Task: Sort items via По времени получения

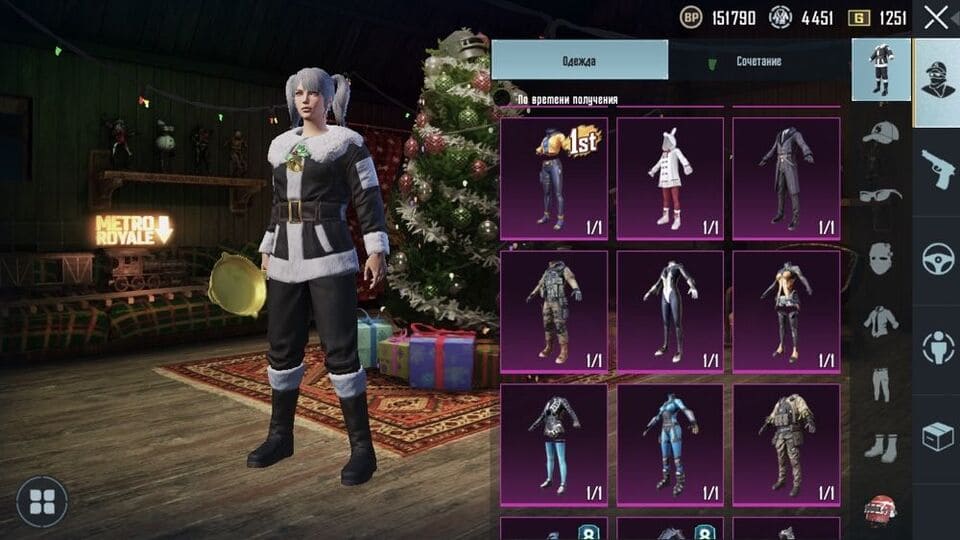Action: [x=567, y=99]
